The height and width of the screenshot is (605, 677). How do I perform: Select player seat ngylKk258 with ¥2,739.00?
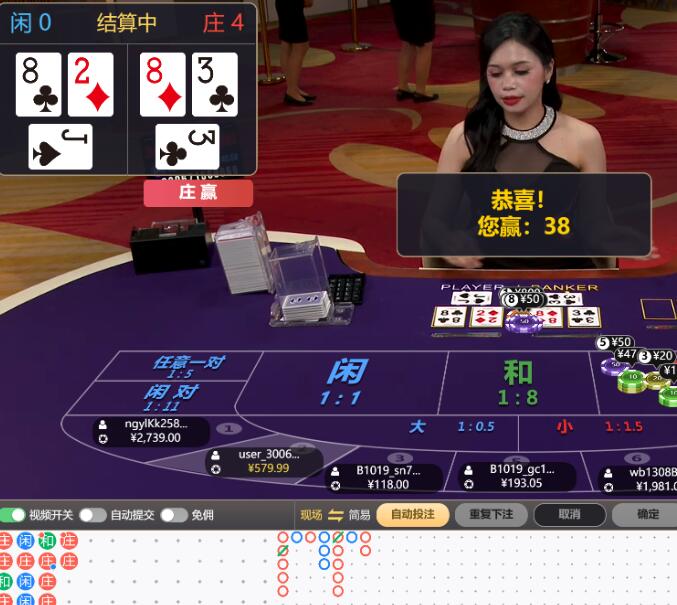152,431
